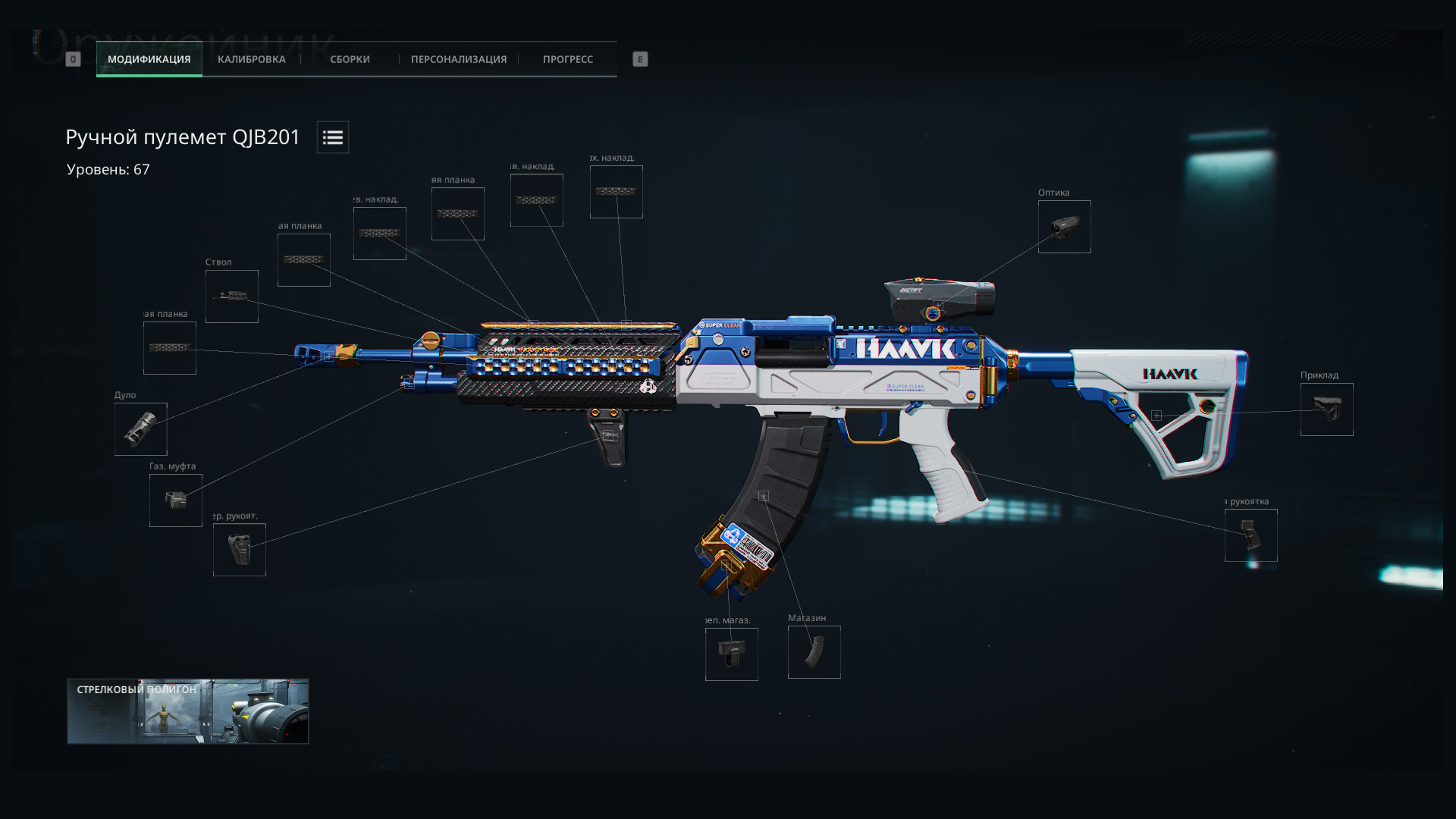1456x819 pixels.
Task: Open the attachment list view button
Action: [x=332, y=137]
